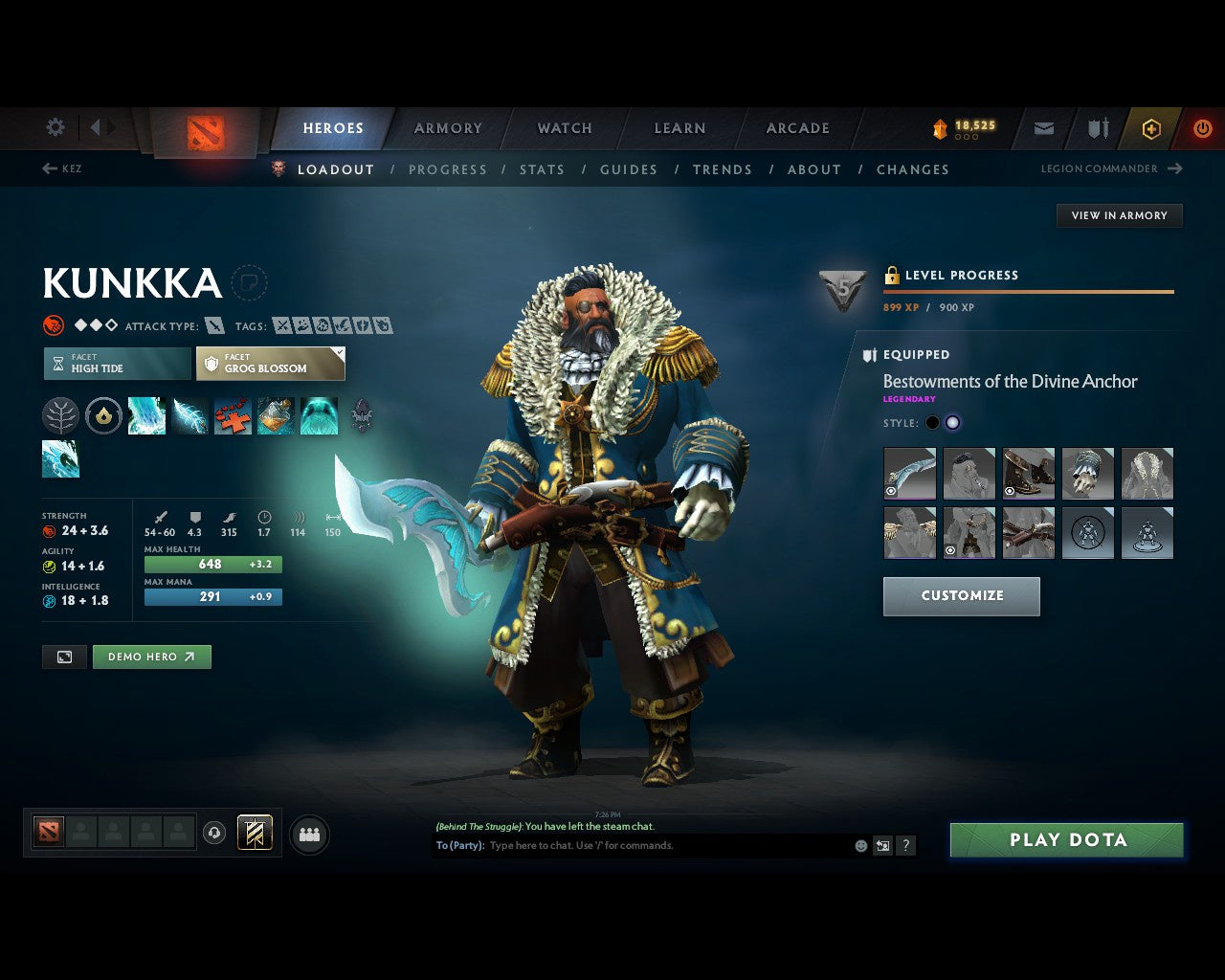Select the rum bottle ability icon
1225x980 pixels.
pyautogui.click(x=276, y=415)
